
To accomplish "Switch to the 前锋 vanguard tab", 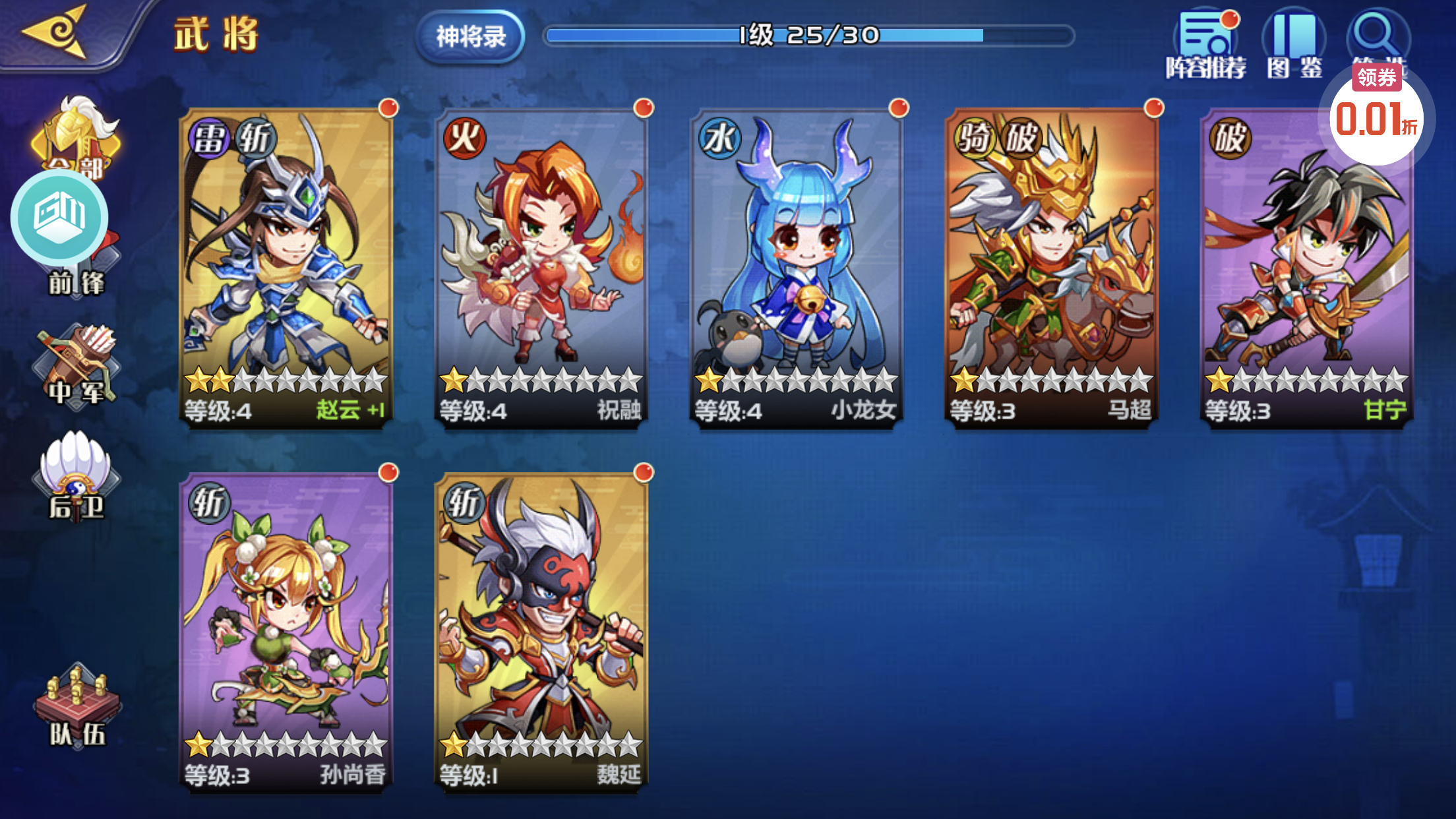I will click(76, 277).
